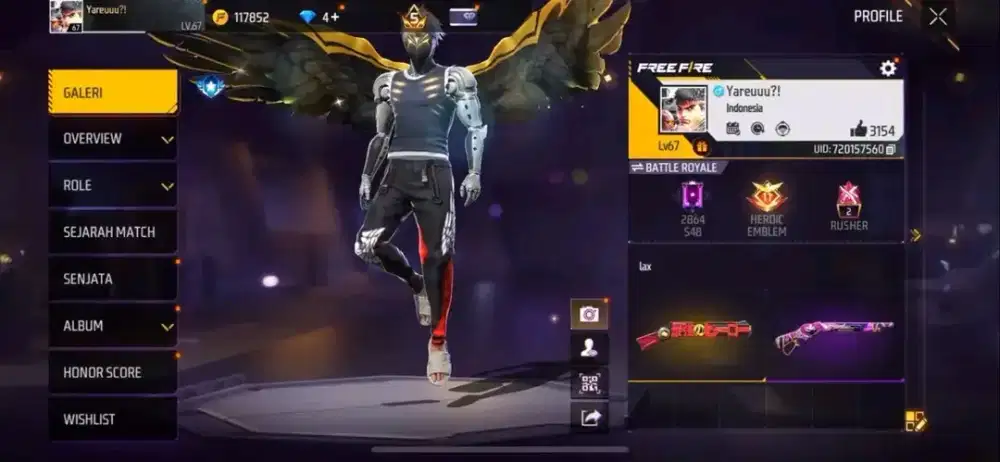Close the profile screen with X

point(937,16)
